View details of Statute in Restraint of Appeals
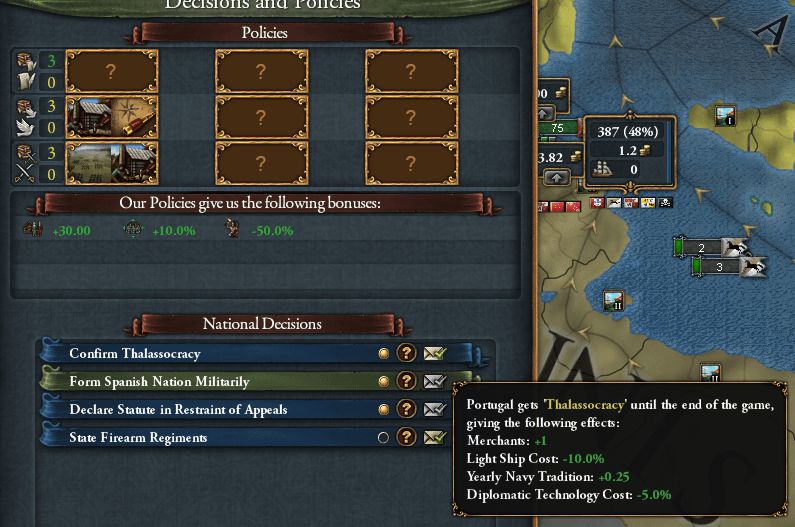Screen dimensions: 795x527 [x=406, y=410]
